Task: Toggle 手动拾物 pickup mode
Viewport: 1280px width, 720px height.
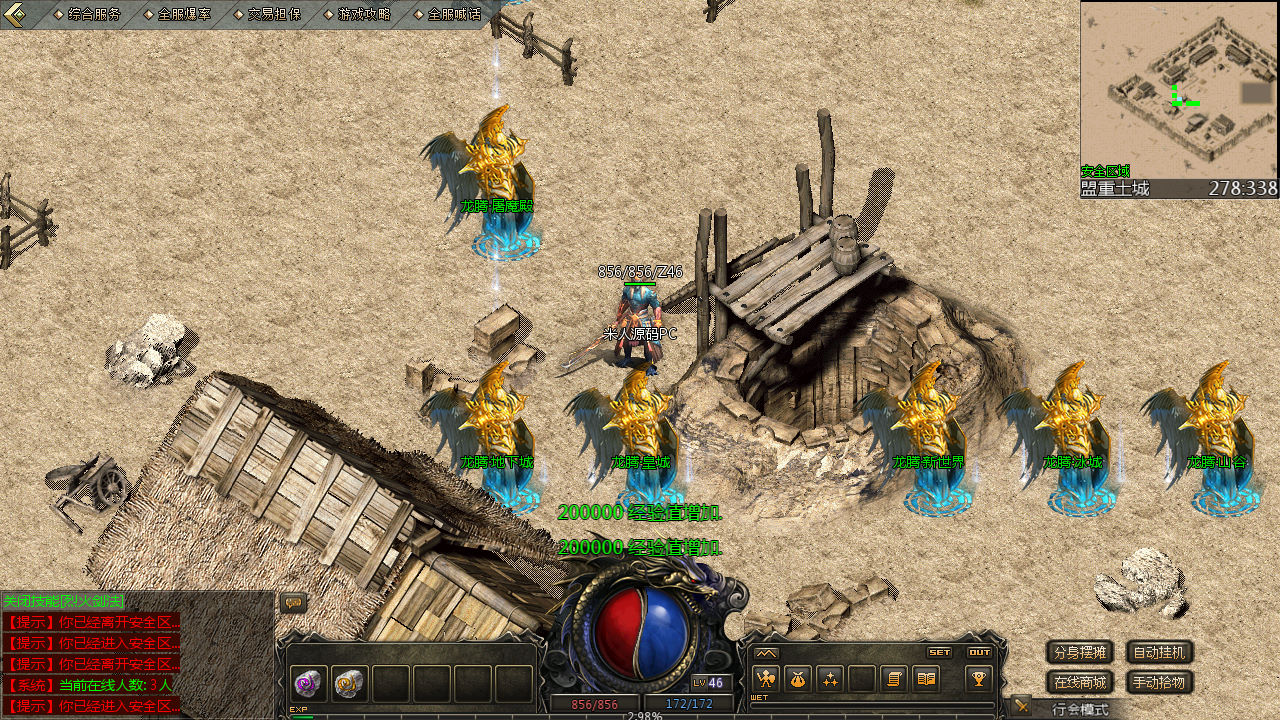Action: coord(1160,683)
